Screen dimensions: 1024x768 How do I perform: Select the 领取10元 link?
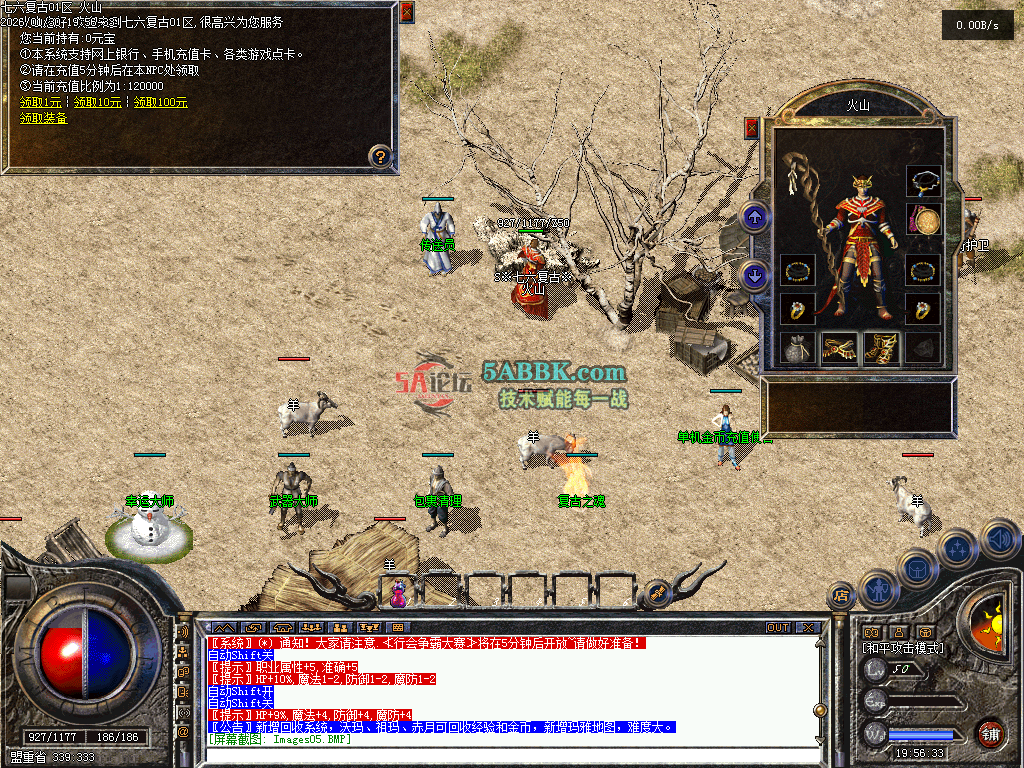pyautogui.click(x=97, y=102)
